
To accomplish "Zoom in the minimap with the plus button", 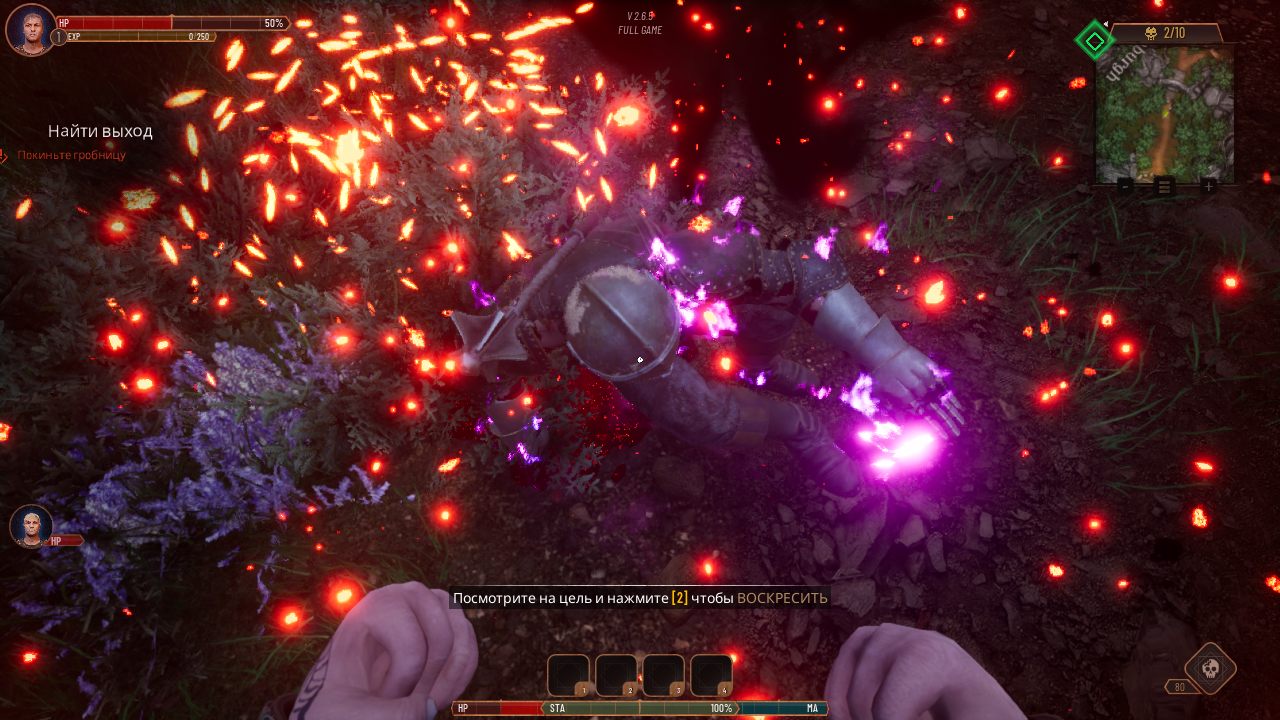I will coord(1208,186).
